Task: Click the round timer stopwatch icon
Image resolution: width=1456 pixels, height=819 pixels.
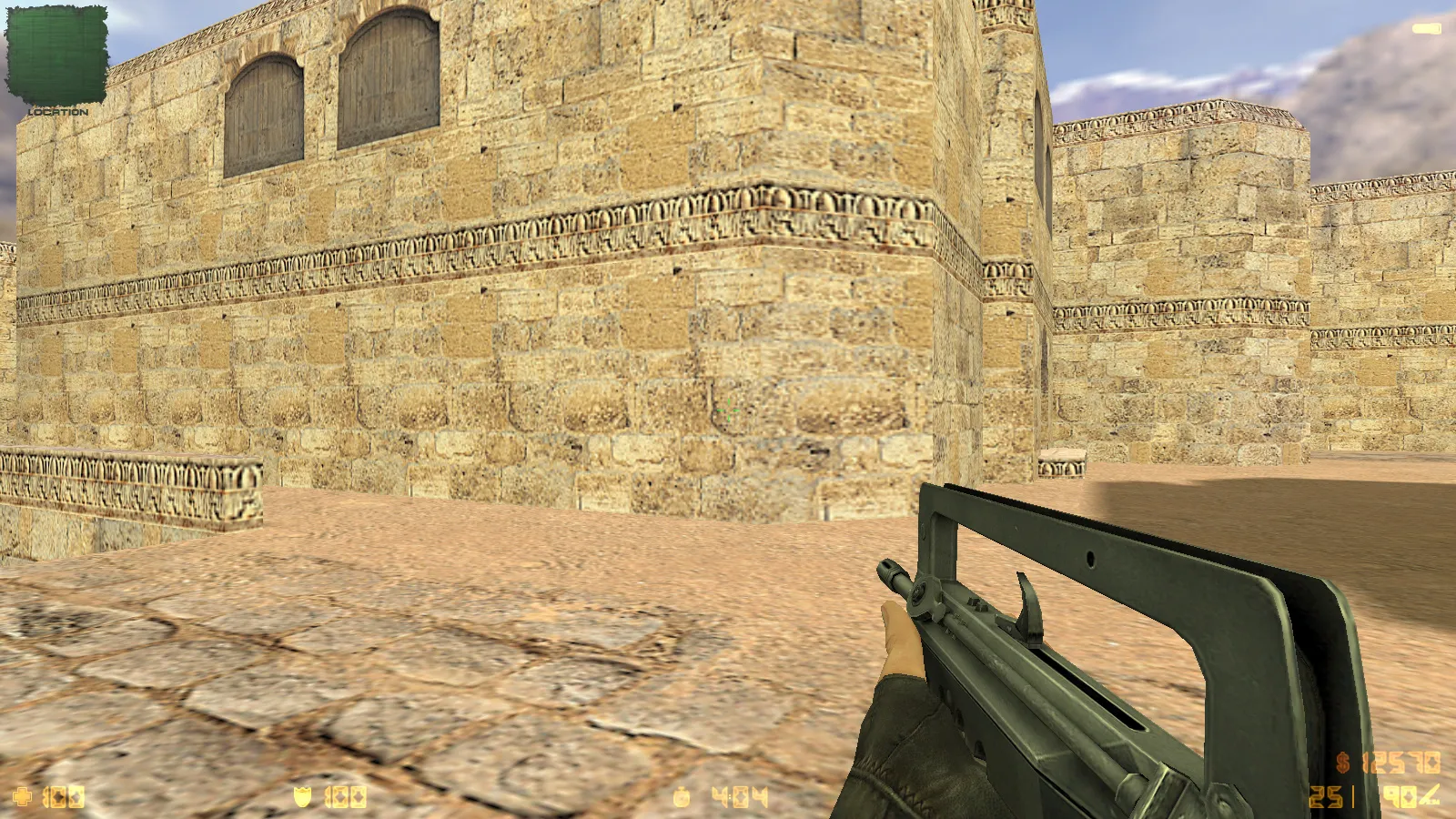Action: (681, 798)
